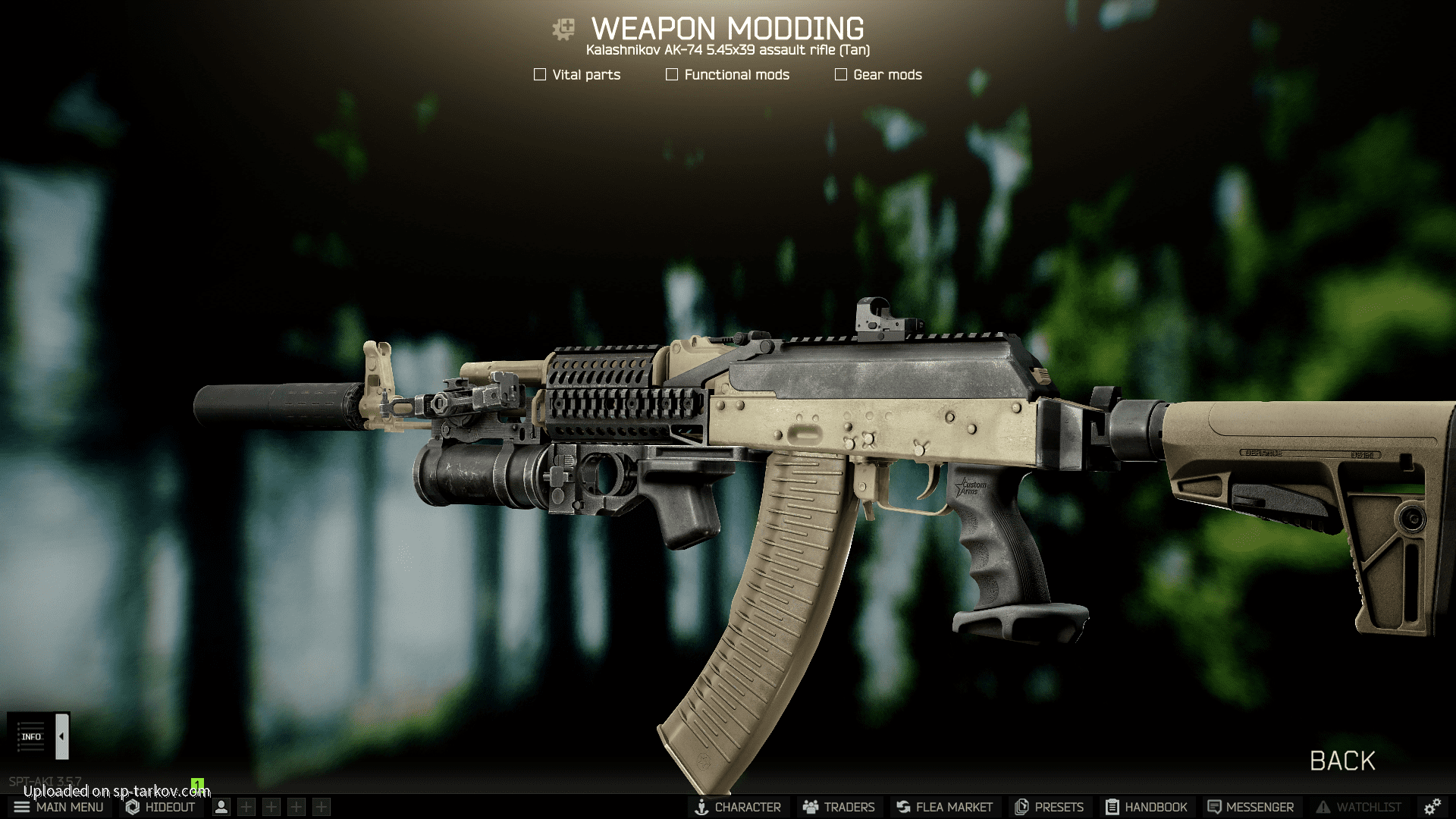
Task: Open the Character screen
Action: (738, 807)
